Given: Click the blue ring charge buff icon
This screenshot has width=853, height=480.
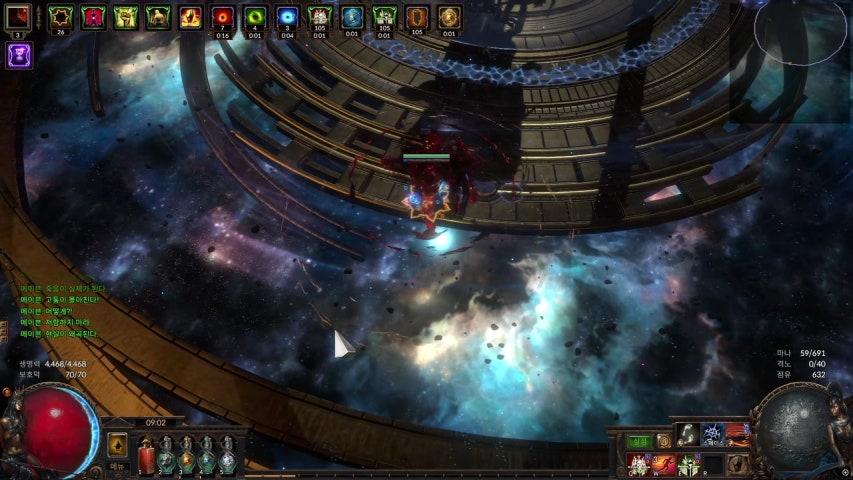Looking at the screenshot, I should 287,17.
